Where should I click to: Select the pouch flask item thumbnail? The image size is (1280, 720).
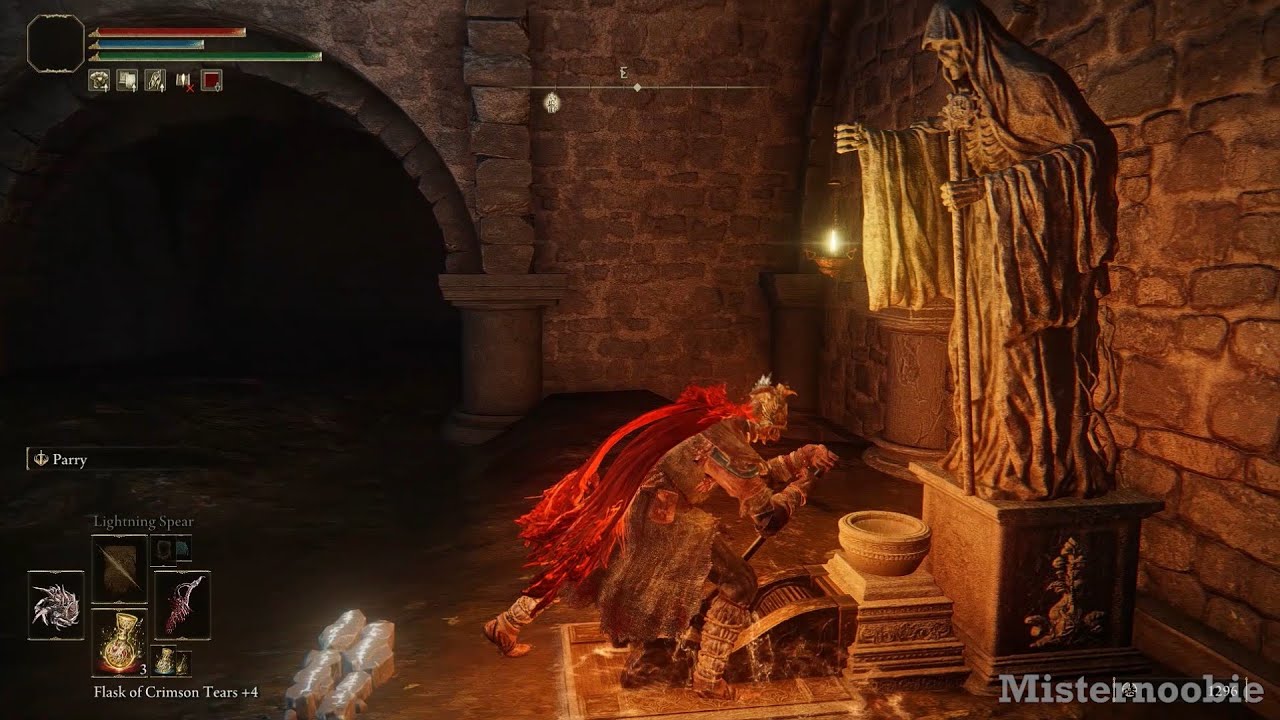(164, 662)
